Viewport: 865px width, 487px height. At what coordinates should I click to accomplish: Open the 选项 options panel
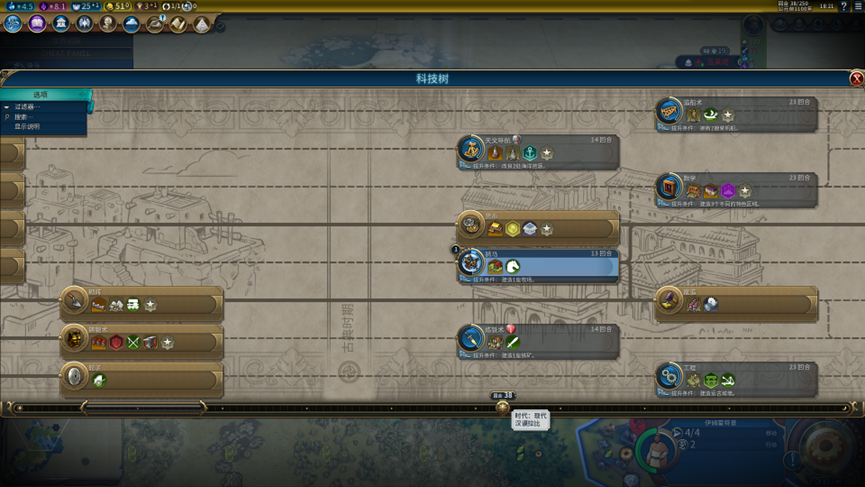[x=42, y=95]
